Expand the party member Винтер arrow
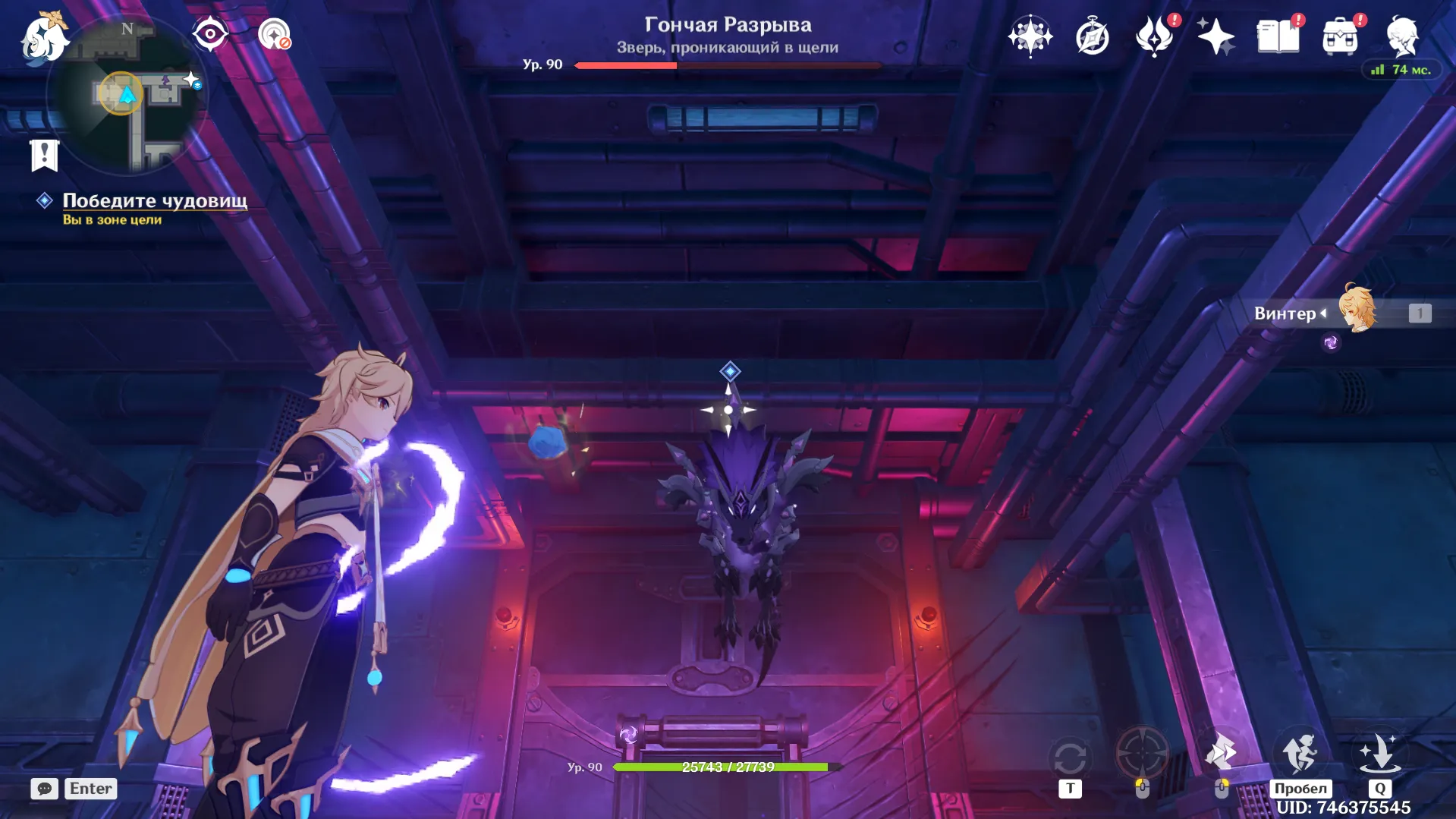 coord(1324,313)
